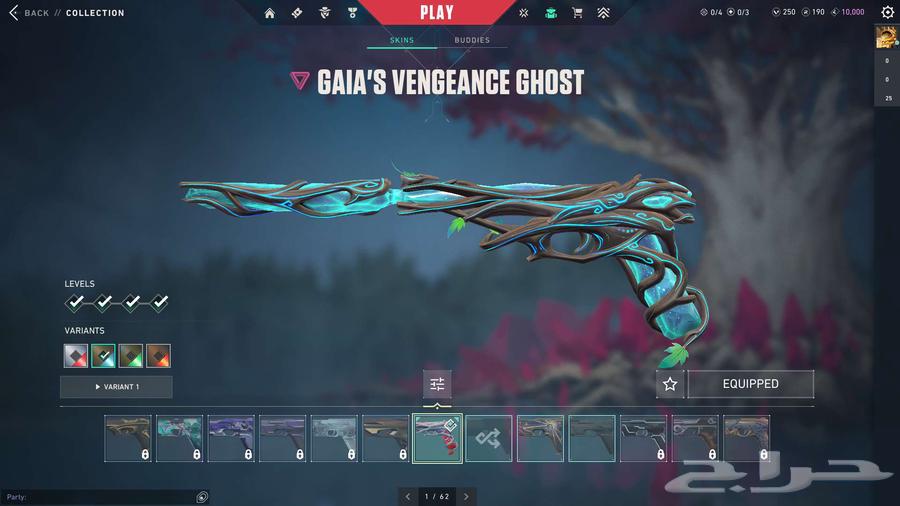
Task: Go to the next skin page
Action: (466, 496)
